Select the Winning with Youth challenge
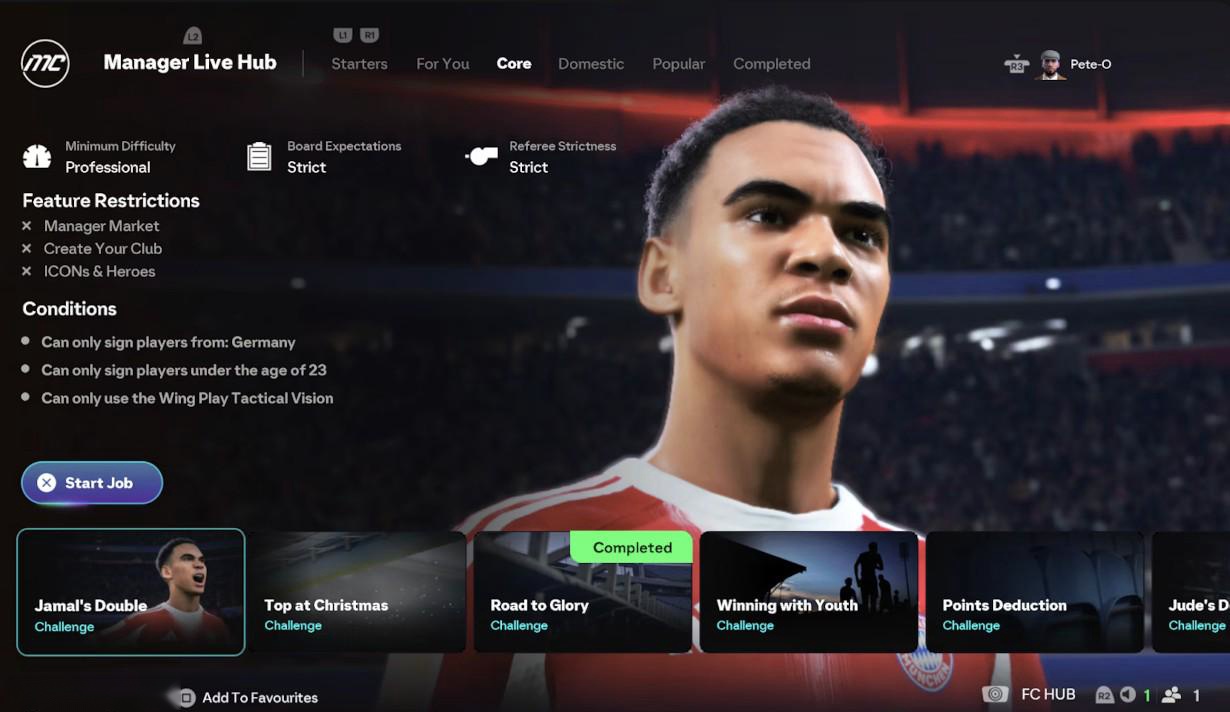Viewport: 1230px width, 712px height. pyautogui.click(x=808, y=592)
